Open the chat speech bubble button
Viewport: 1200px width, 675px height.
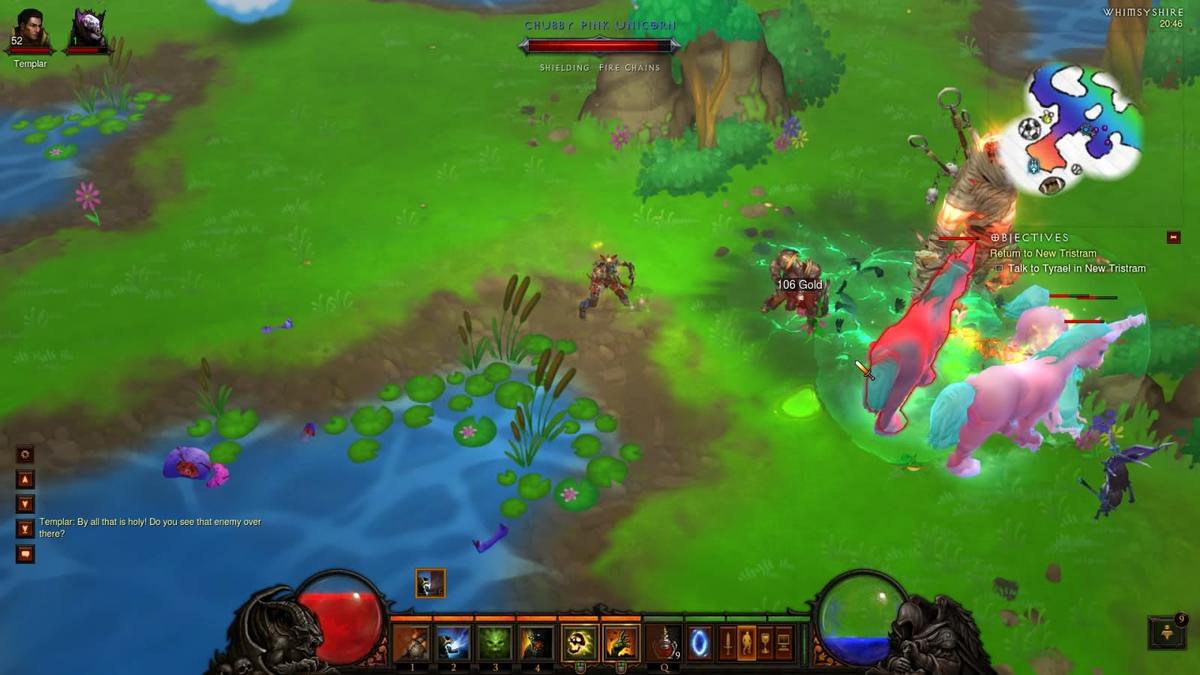[25, 554]
